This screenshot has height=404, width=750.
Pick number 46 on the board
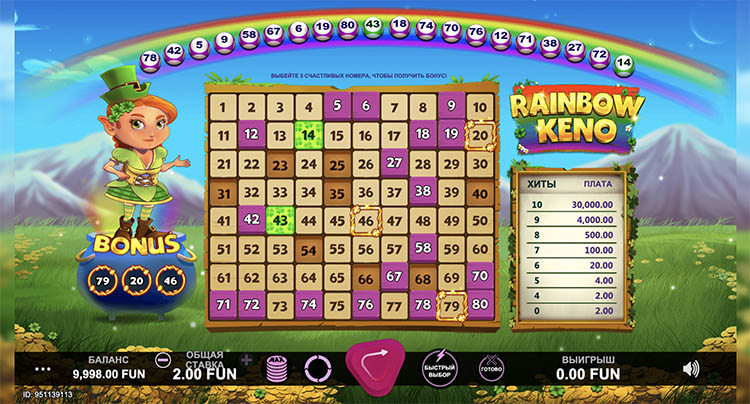click(366, 220)
